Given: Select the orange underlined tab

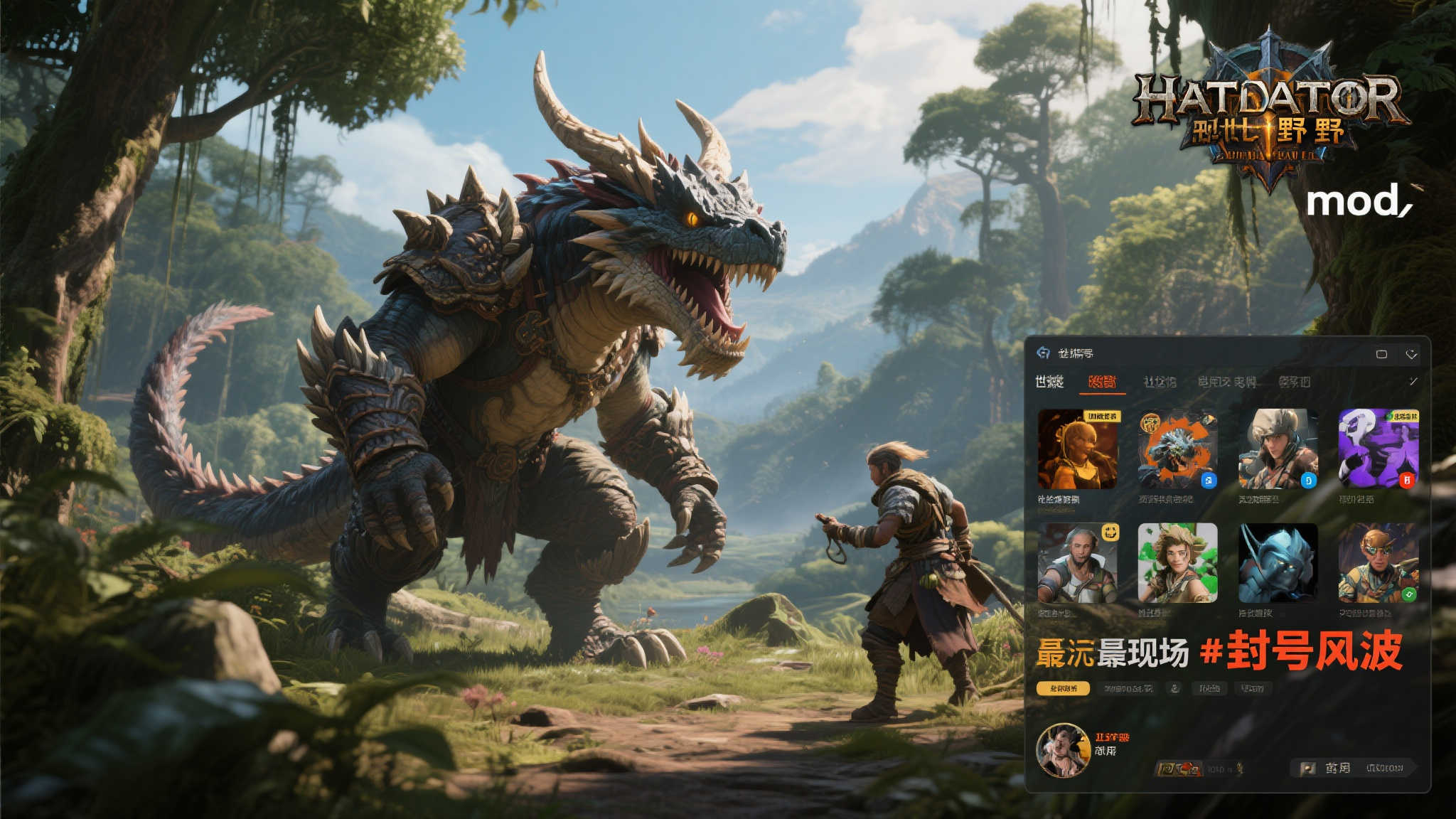Looking at the screenshot, I should coord(1101,382).
